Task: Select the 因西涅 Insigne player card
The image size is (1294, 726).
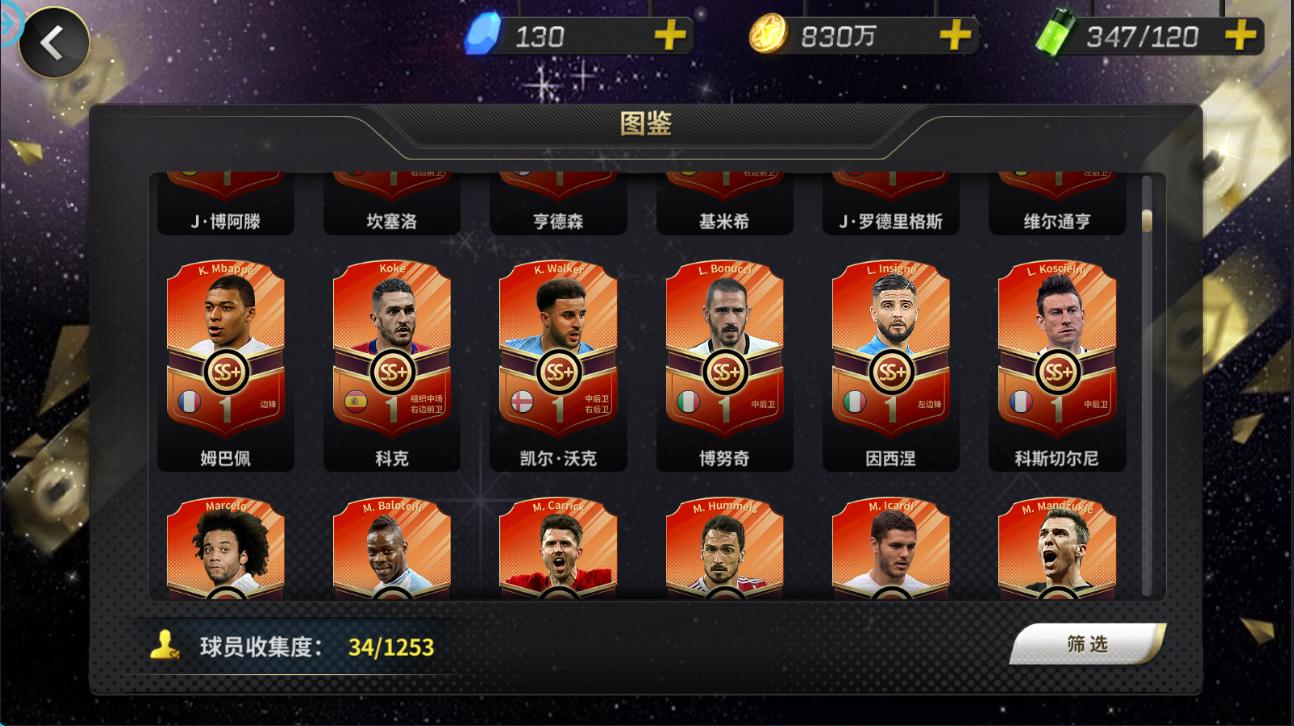Action: 891,350
